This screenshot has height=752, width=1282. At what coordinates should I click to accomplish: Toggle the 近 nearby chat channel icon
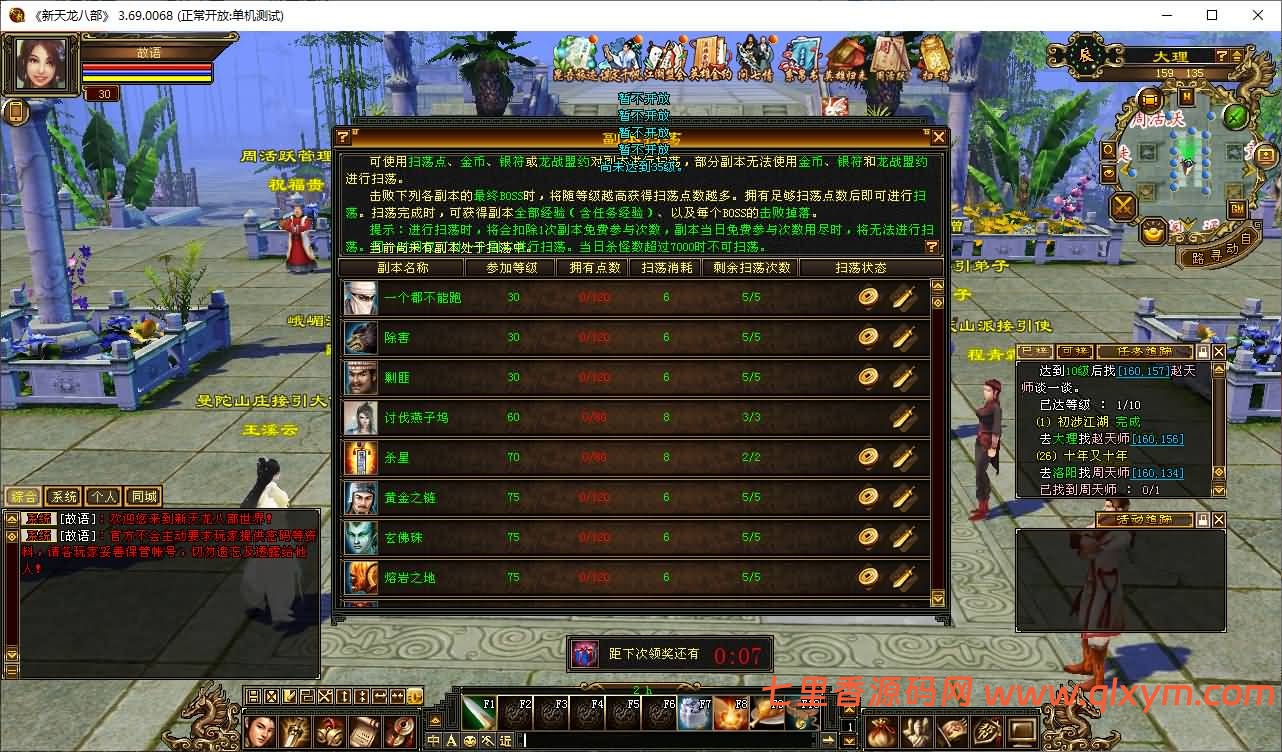pyautogui.click(x=505, y=740)
